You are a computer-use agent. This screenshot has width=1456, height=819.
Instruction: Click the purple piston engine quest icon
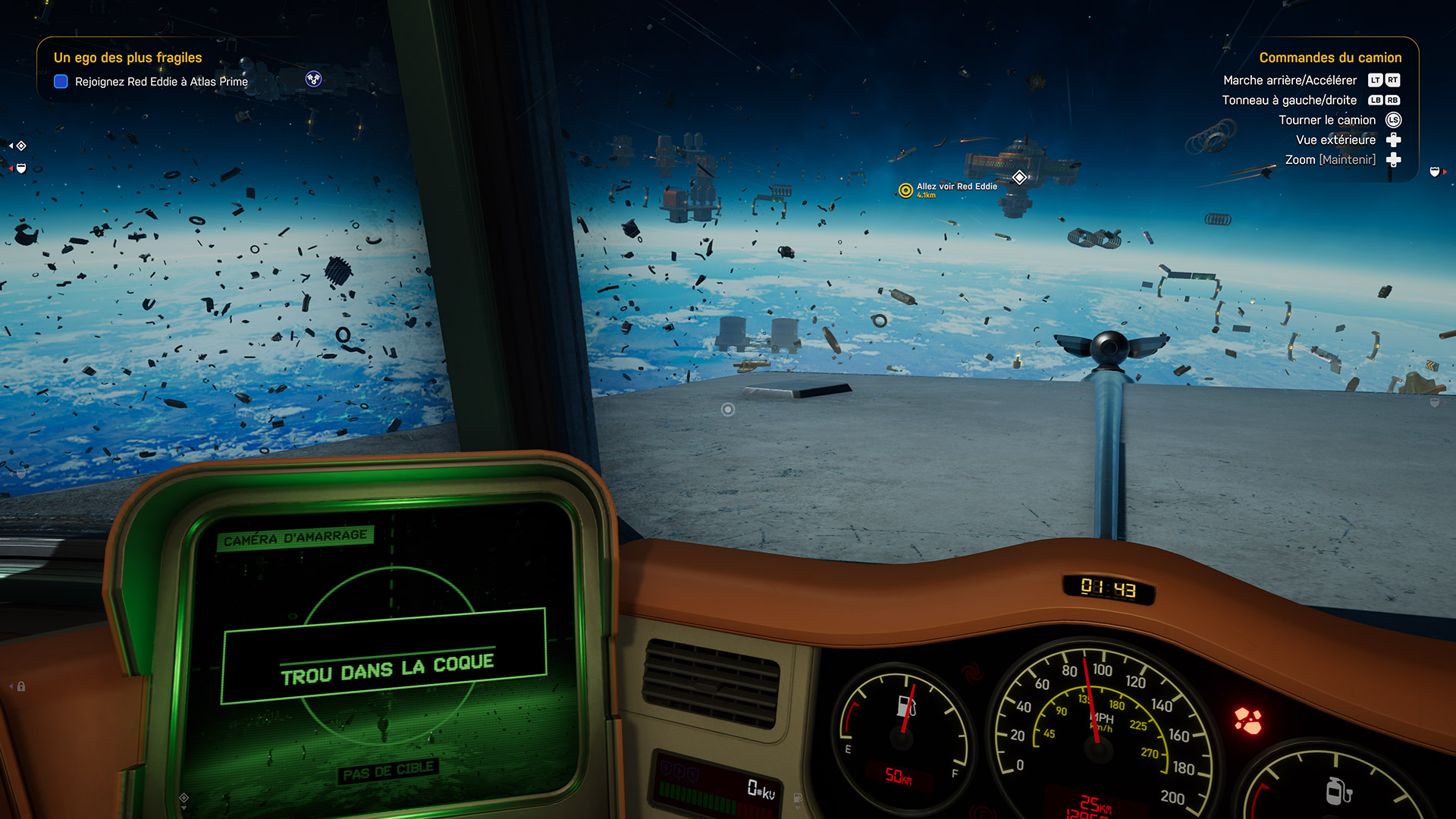313,79
